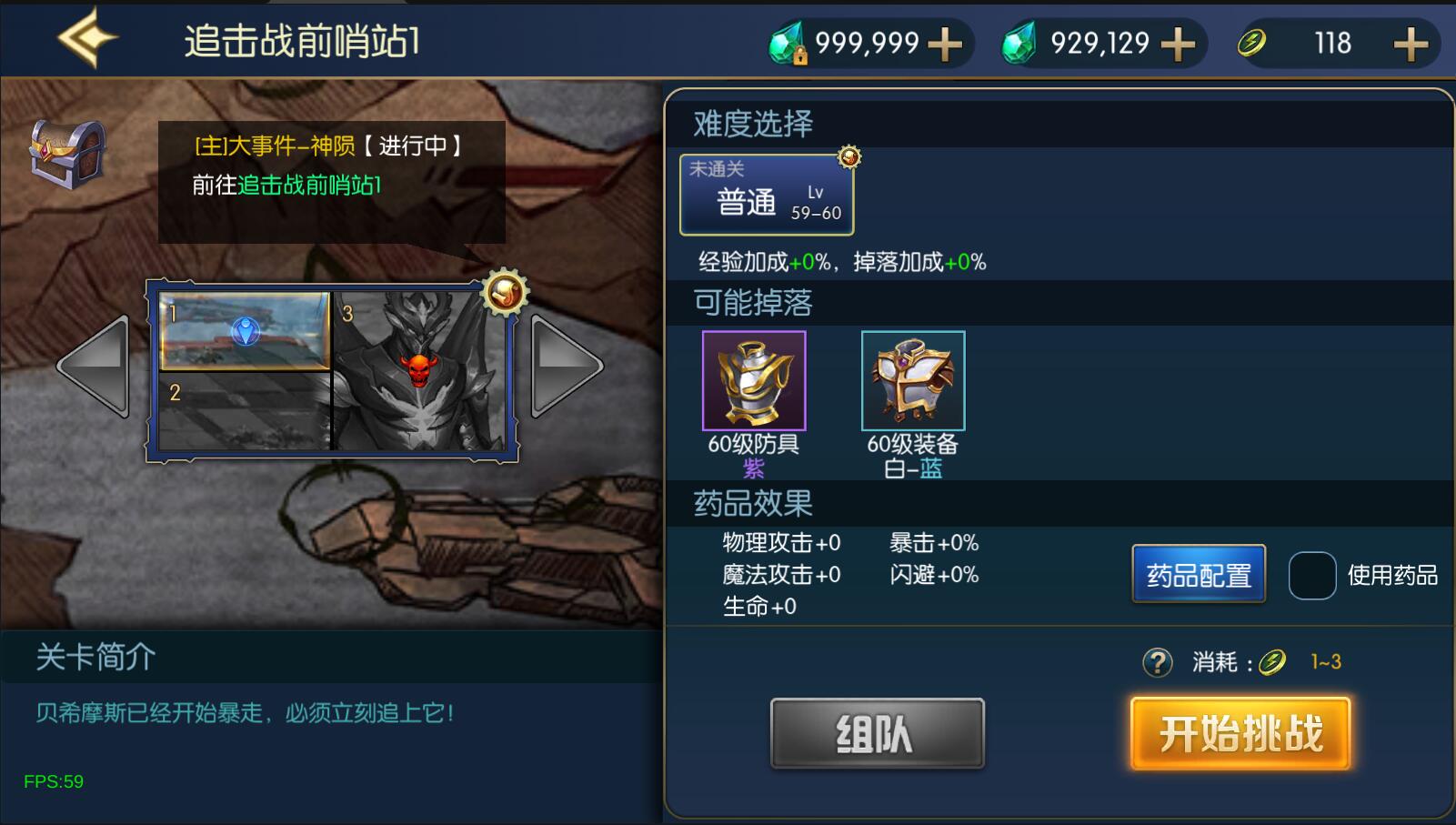Image resolution: width=1456 pixels, height=825 pixels.
Task: Add more stamina coins (118)
Action: [1411, 44]
